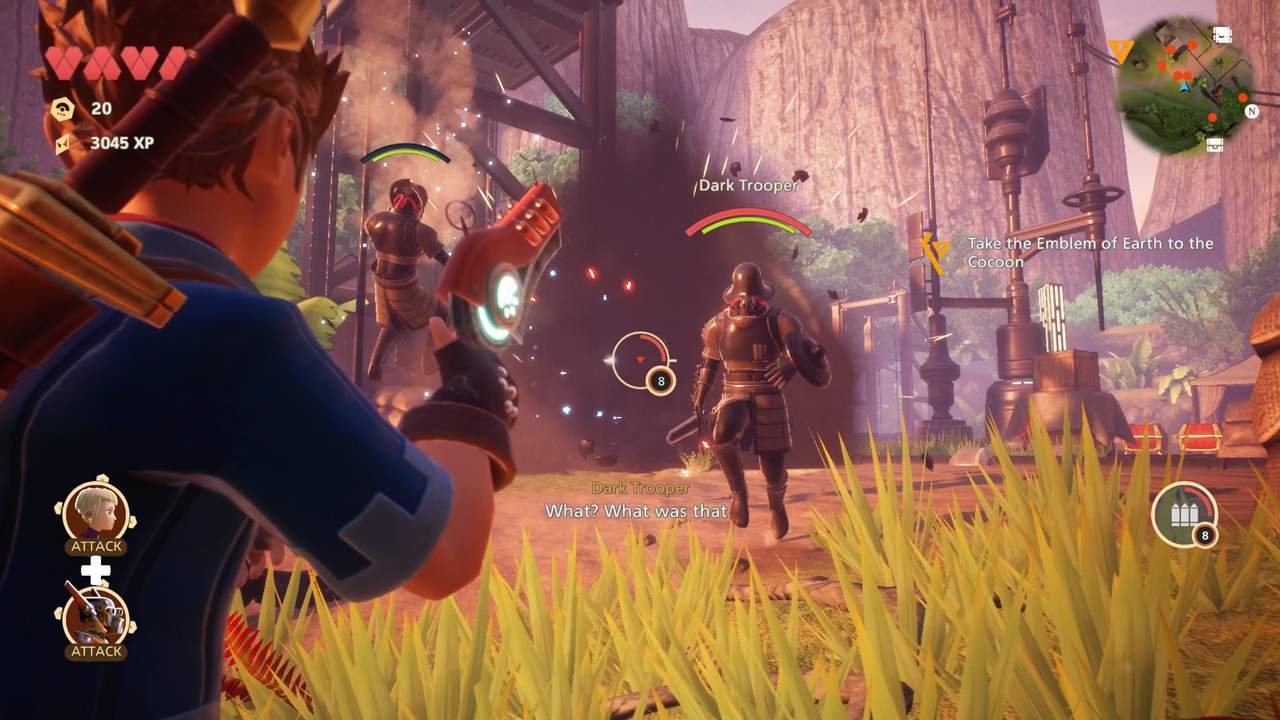Click the grenade ammo icon showing 8
Image resolution: width=1280 pixels, height=720 pixels.
coord(1183,513)
